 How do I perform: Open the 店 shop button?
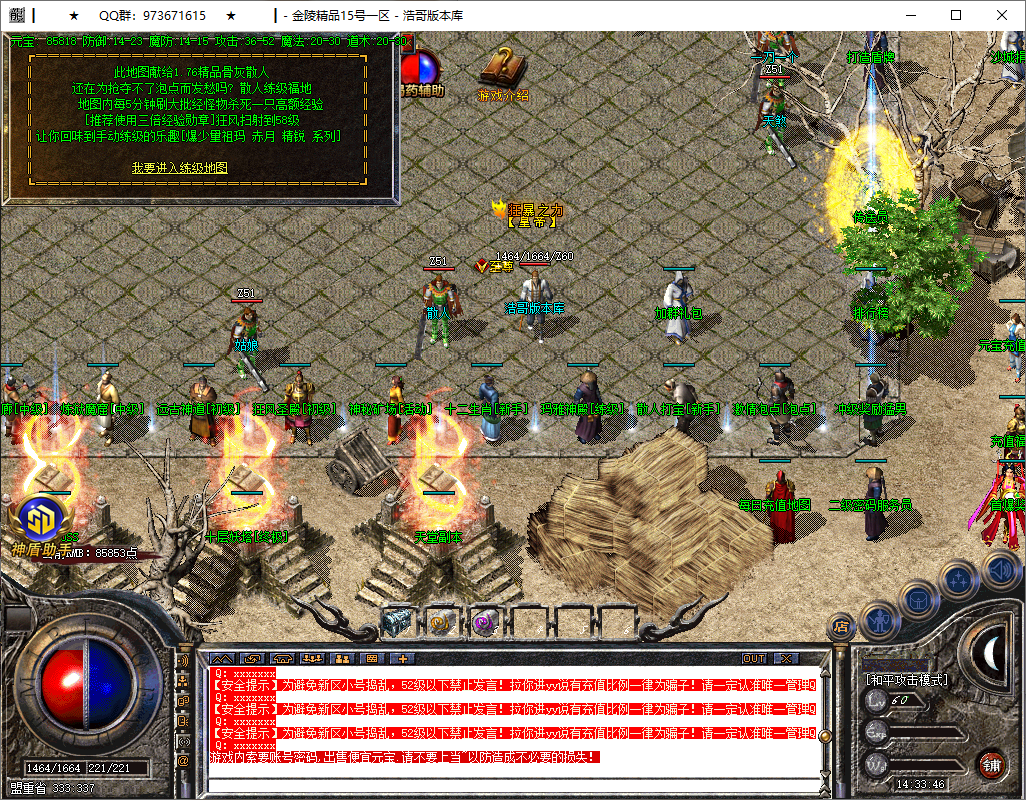841,627
